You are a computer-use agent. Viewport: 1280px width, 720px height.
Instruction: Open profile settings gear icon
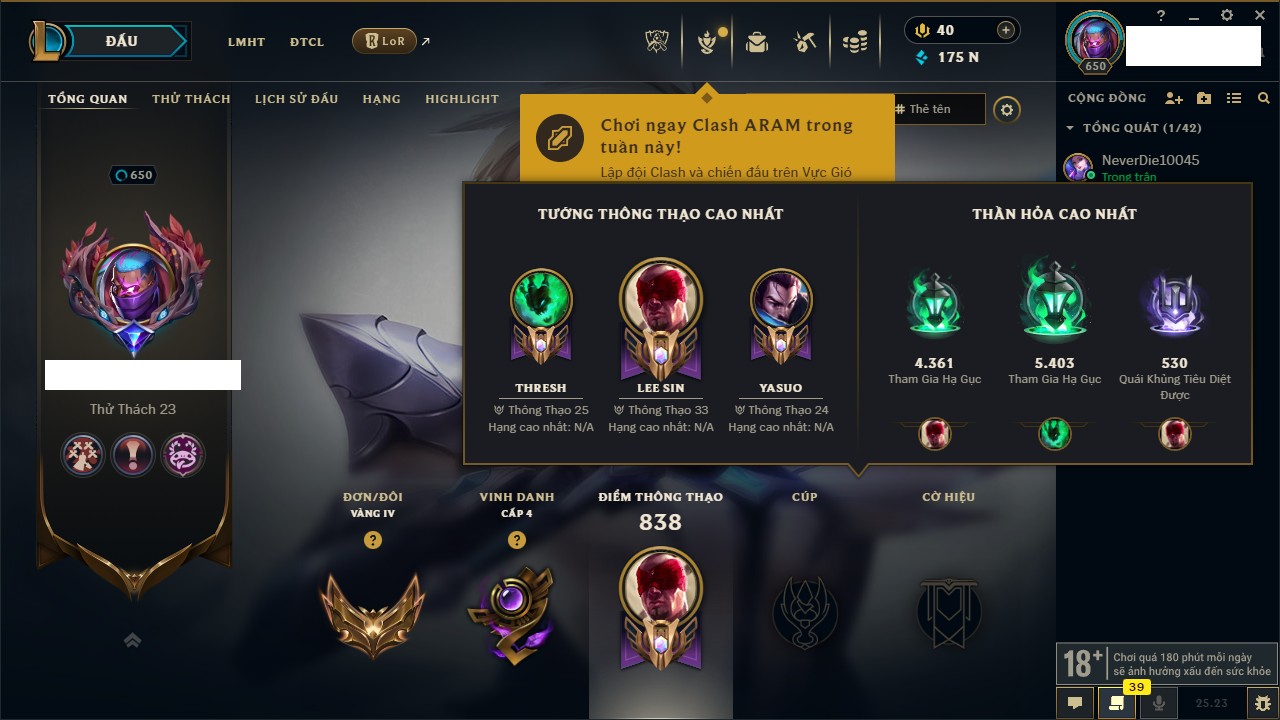(1007, 109)
